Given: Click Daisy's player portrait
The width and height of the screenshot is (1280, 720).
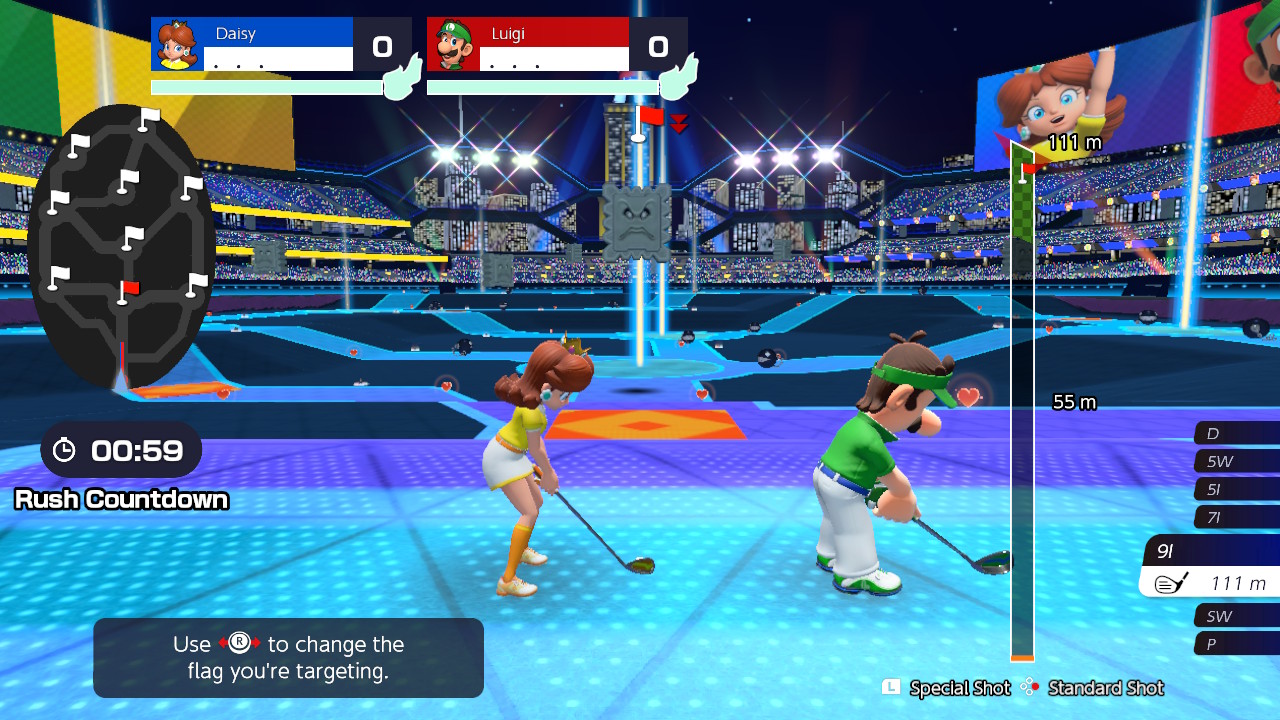Looking at the screenshot, I should point(178,44).
